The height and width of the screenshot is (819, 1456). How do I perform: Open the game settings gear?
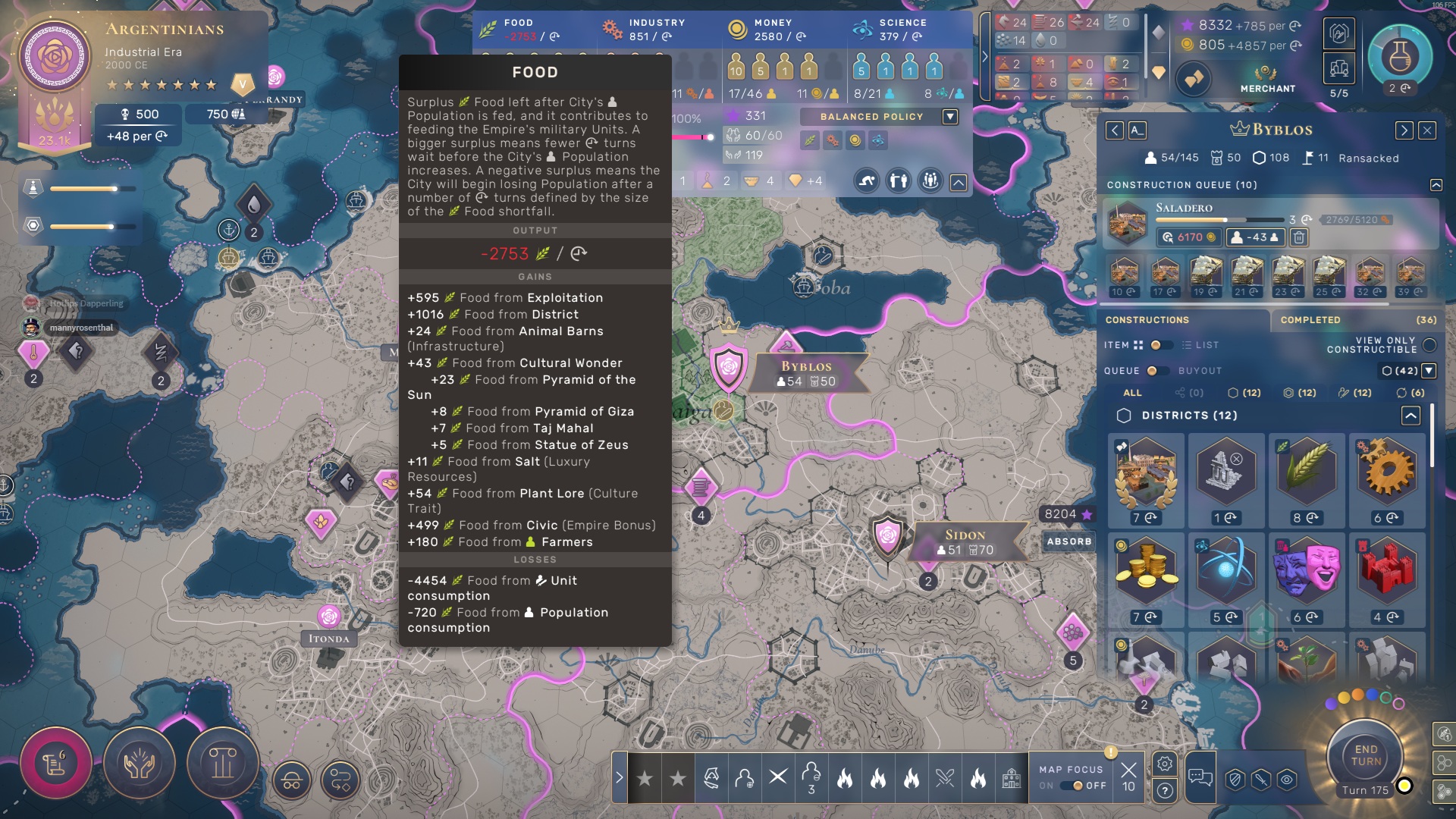pyautogui.click(x=1165, y=764)
